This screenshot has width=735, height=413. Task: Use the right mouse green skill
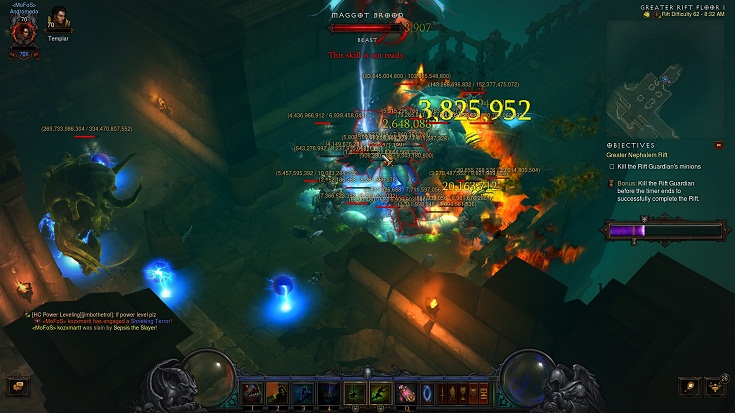point(380,392)
